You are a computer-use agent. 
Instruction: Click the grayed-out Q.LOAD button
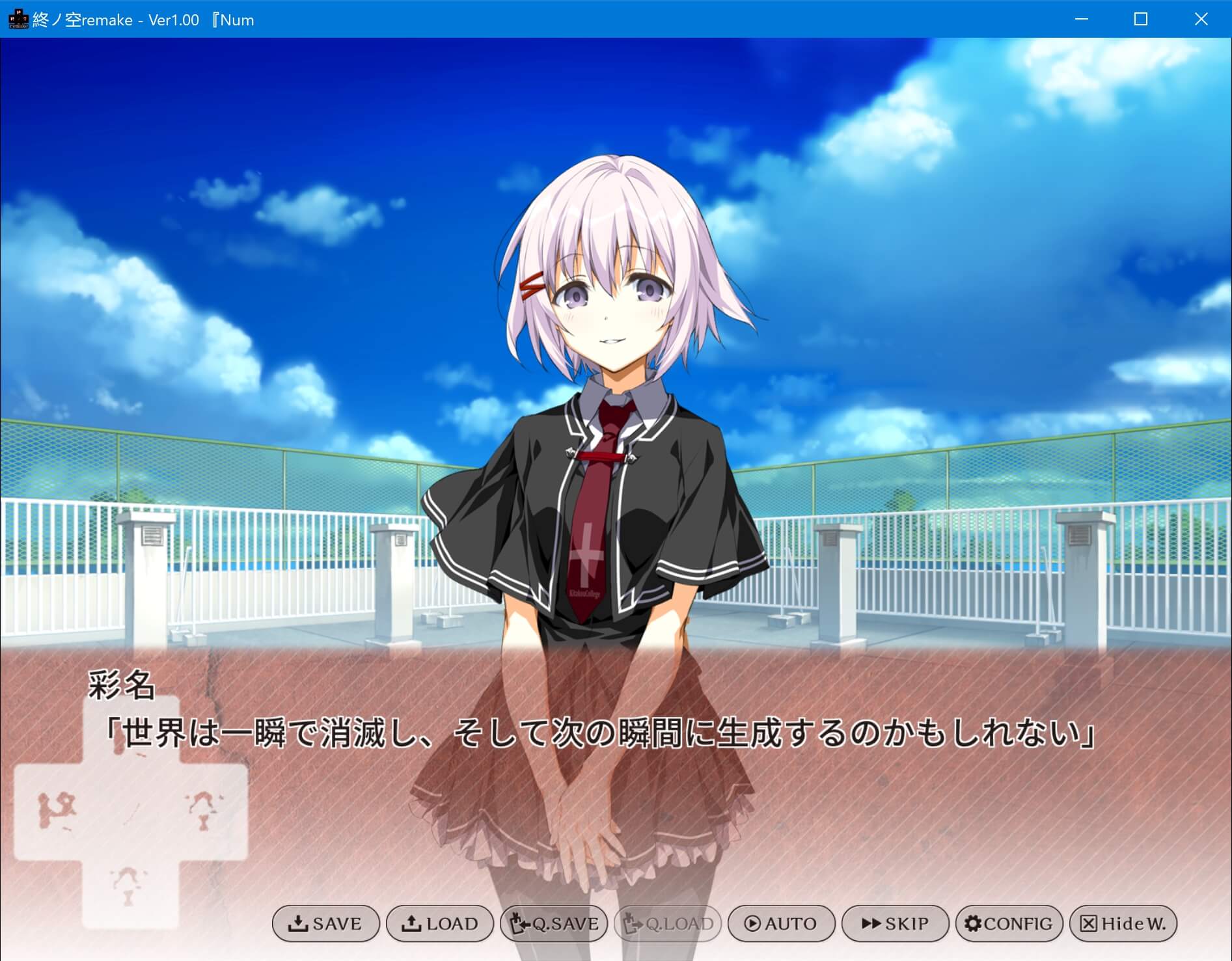pos(667,924)
